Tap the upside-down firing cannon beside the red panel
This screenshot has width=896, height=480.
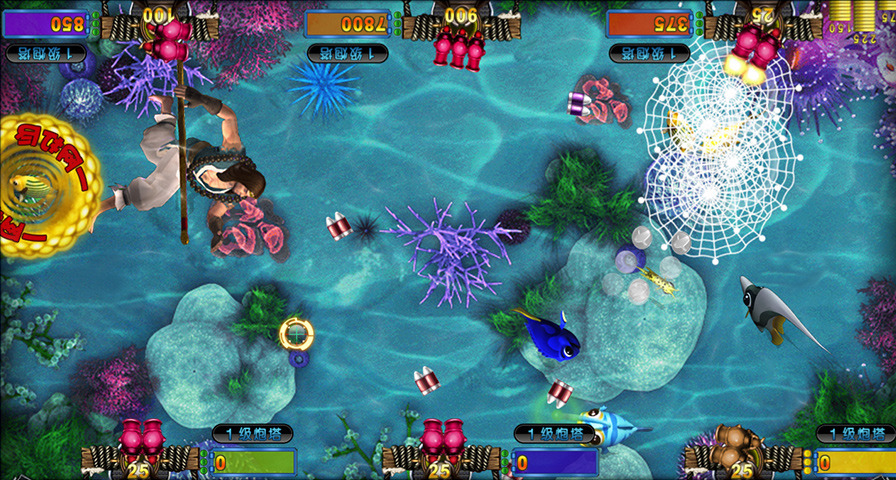[755, 45]
